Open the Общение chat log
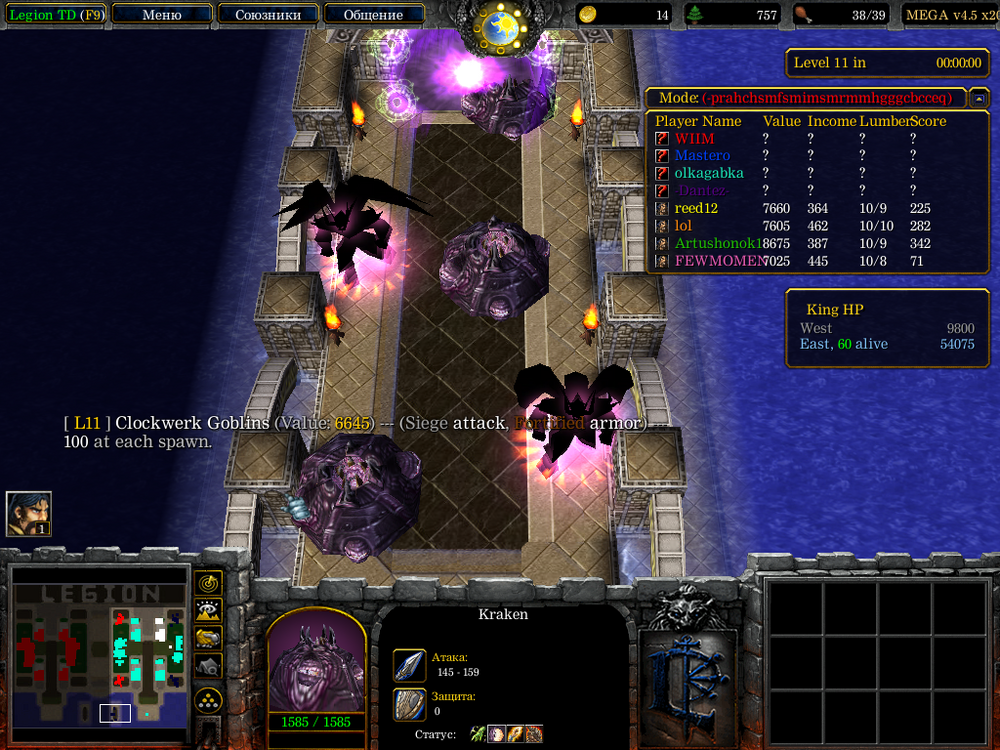Image resolution: width=1000 pixels, height=750 pixels. click(373, 15)
